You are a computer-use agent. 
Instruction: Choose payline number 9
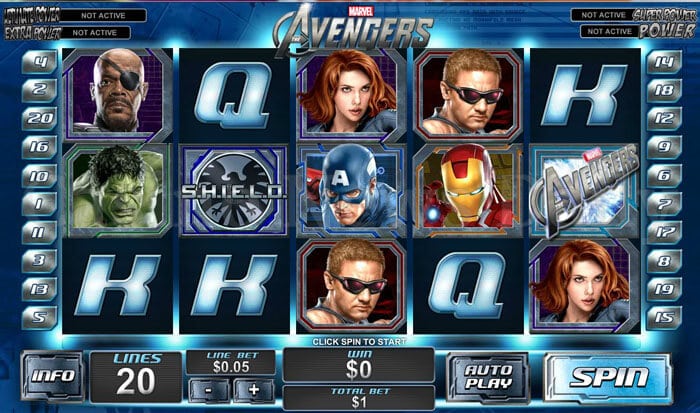pyautogui.click(x=661, y=146)
